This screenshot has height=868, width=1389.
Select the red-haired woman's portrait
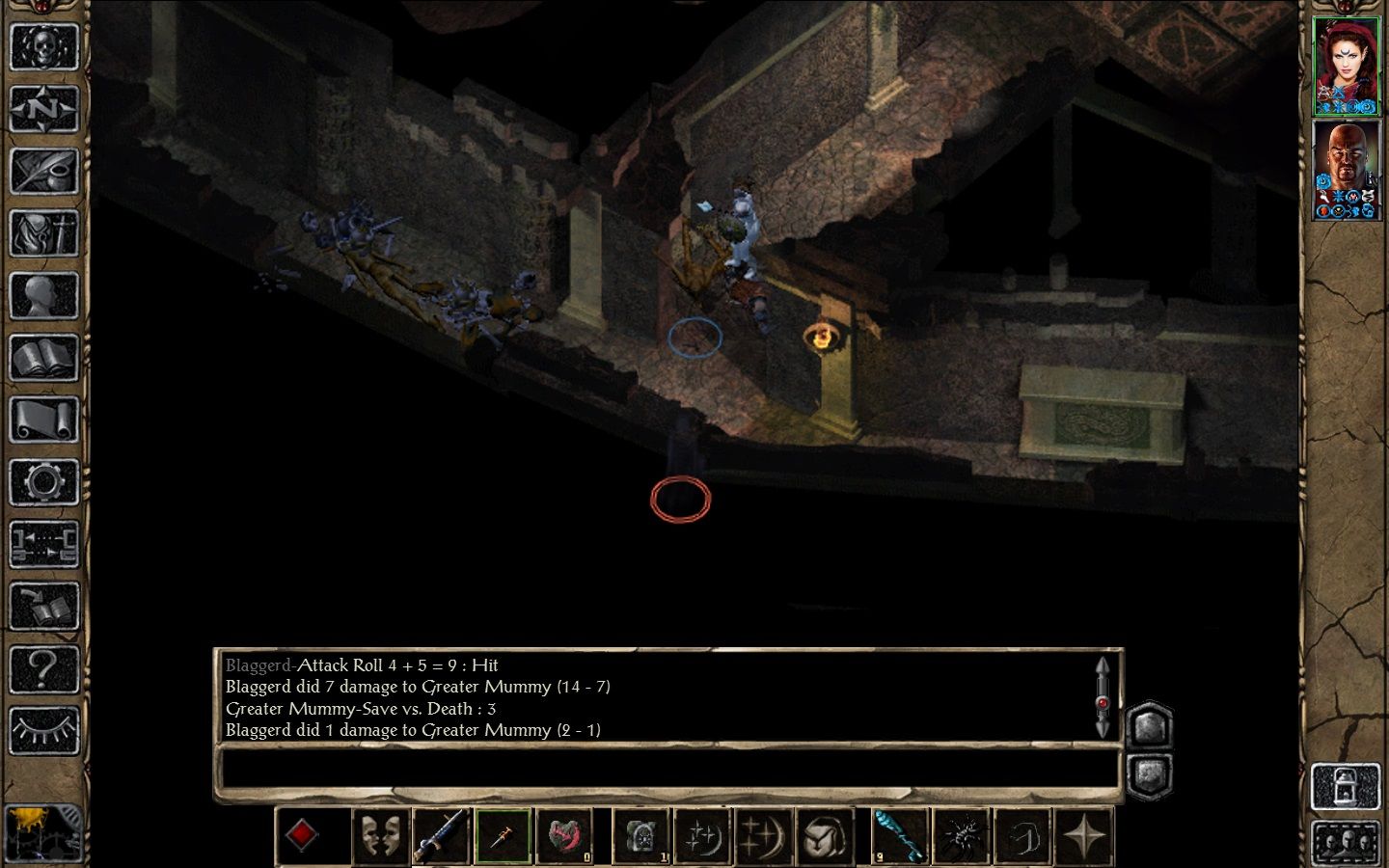click(1347, 66)
